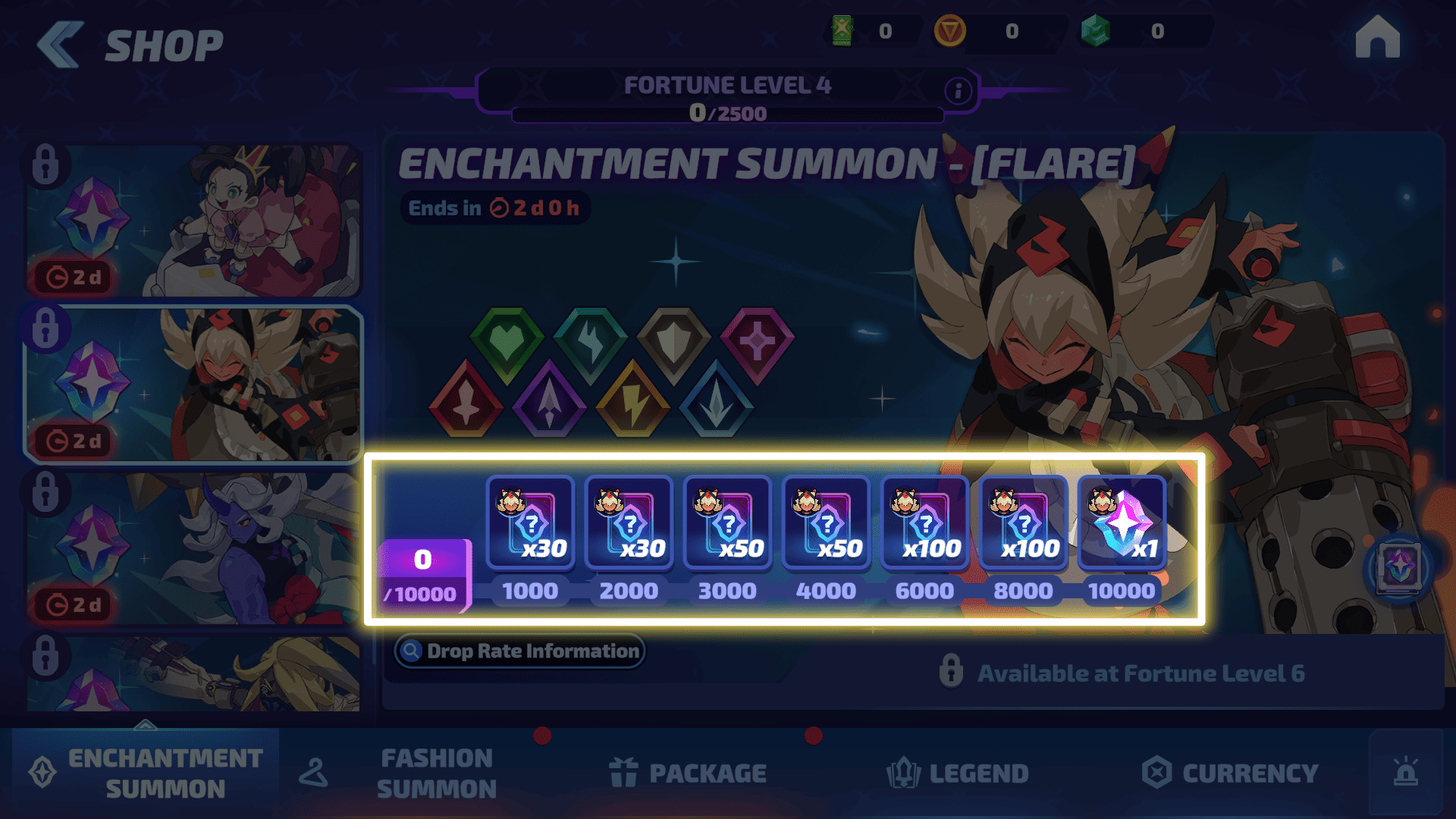Open the Currency tab

(x=1230, y=773)
